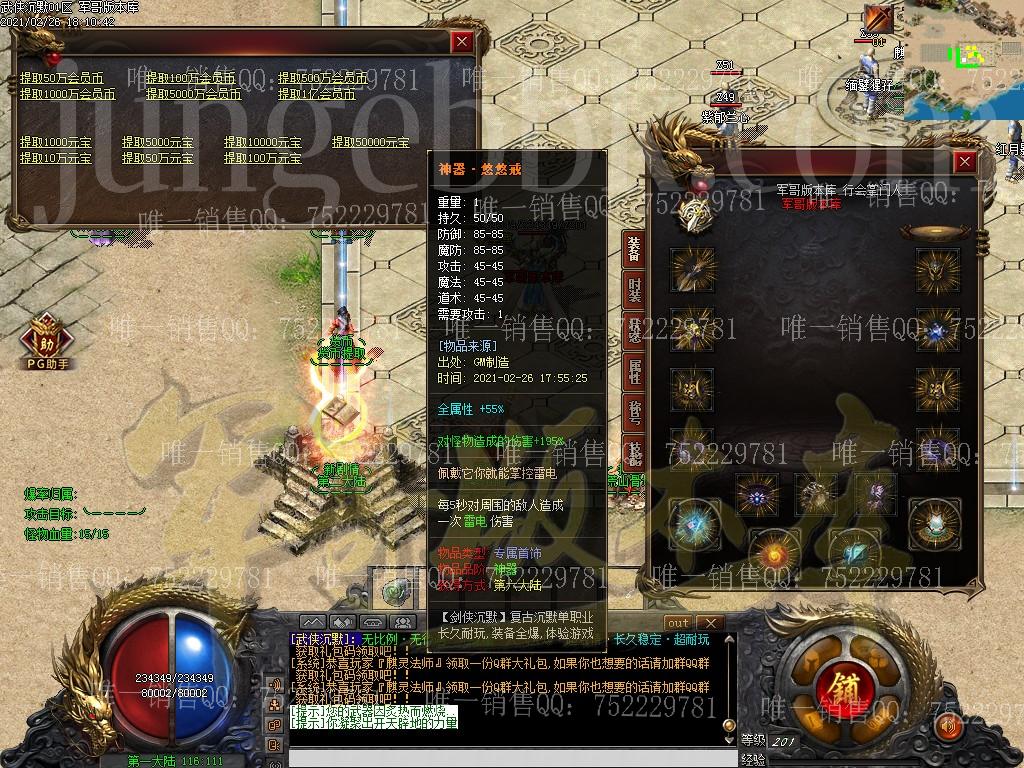This screenshot has width=1024, height=768.
Task: Select 提取50万会员币 link
Action: pyautogui.click(x=61, y=78)
